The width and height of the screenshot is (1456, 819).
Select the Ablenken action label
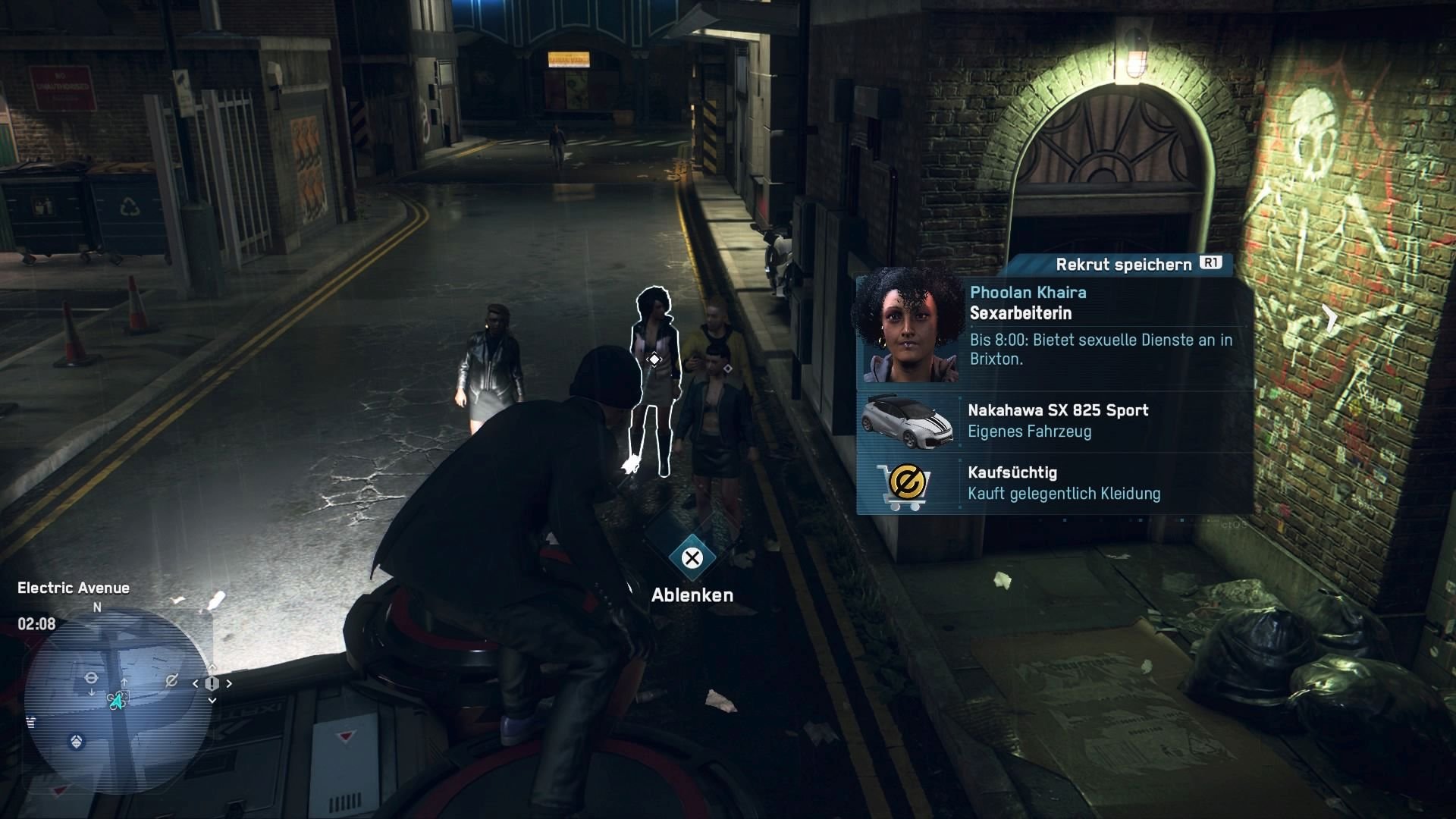pos(691,596)
